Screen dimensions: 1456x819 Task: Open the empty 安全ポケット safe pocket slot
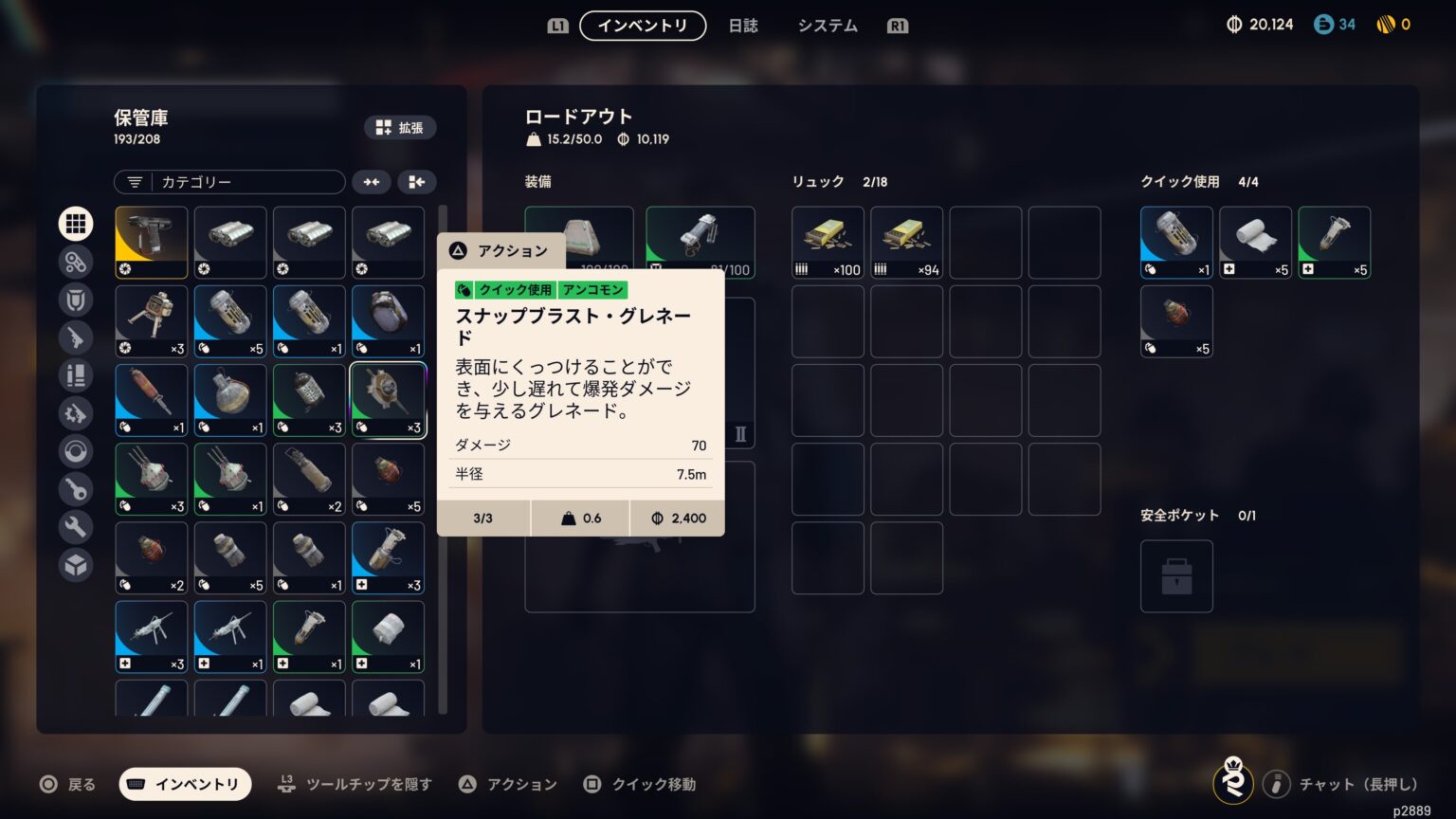[1176, 576]
